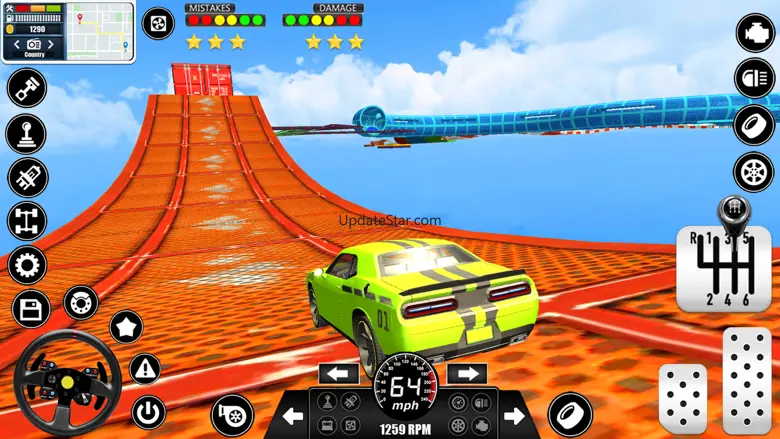Toggle the hazard warning triangle button
This screenshot has height=439, width=780.
[146, 368]
